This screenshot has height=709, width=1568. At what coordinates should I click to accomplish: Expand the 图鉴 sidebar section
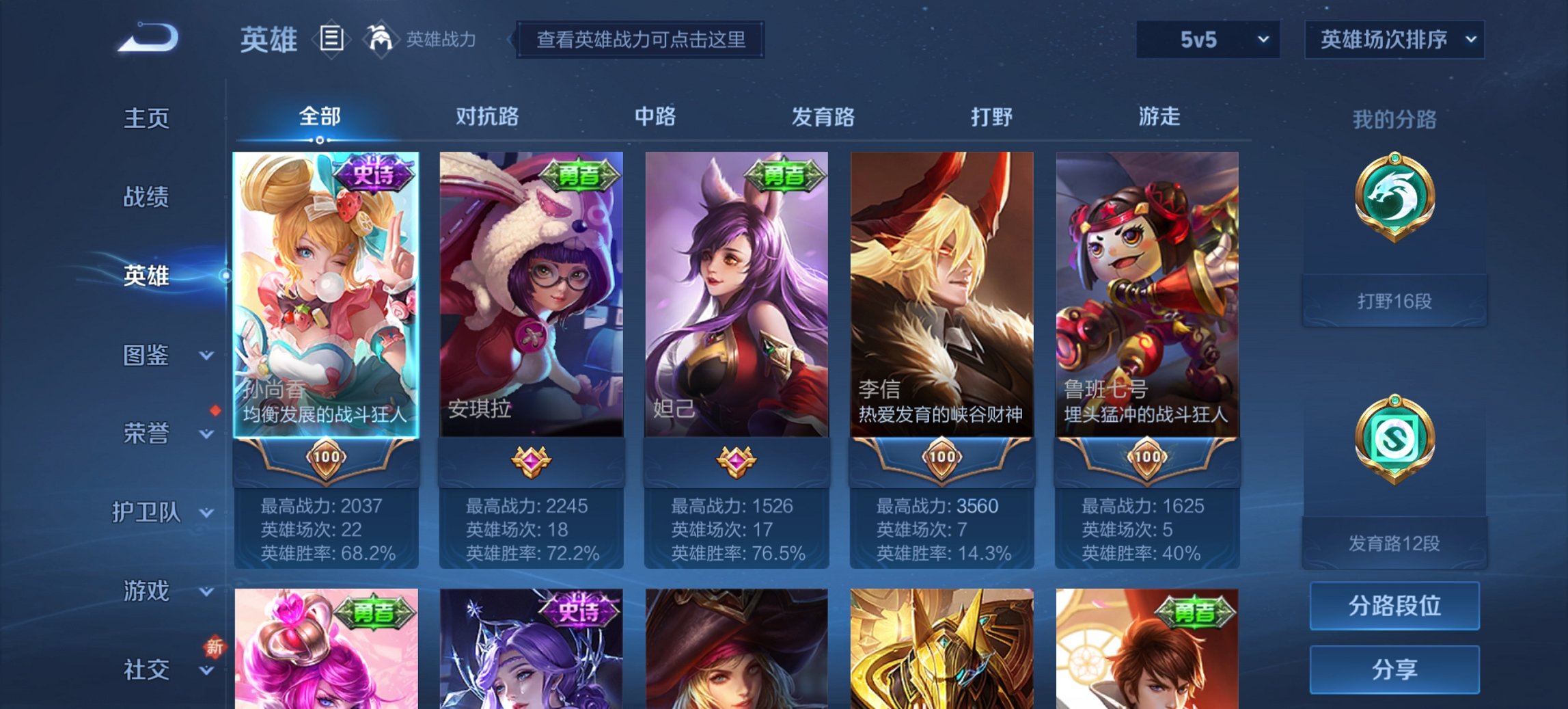(x=147, y=356)
